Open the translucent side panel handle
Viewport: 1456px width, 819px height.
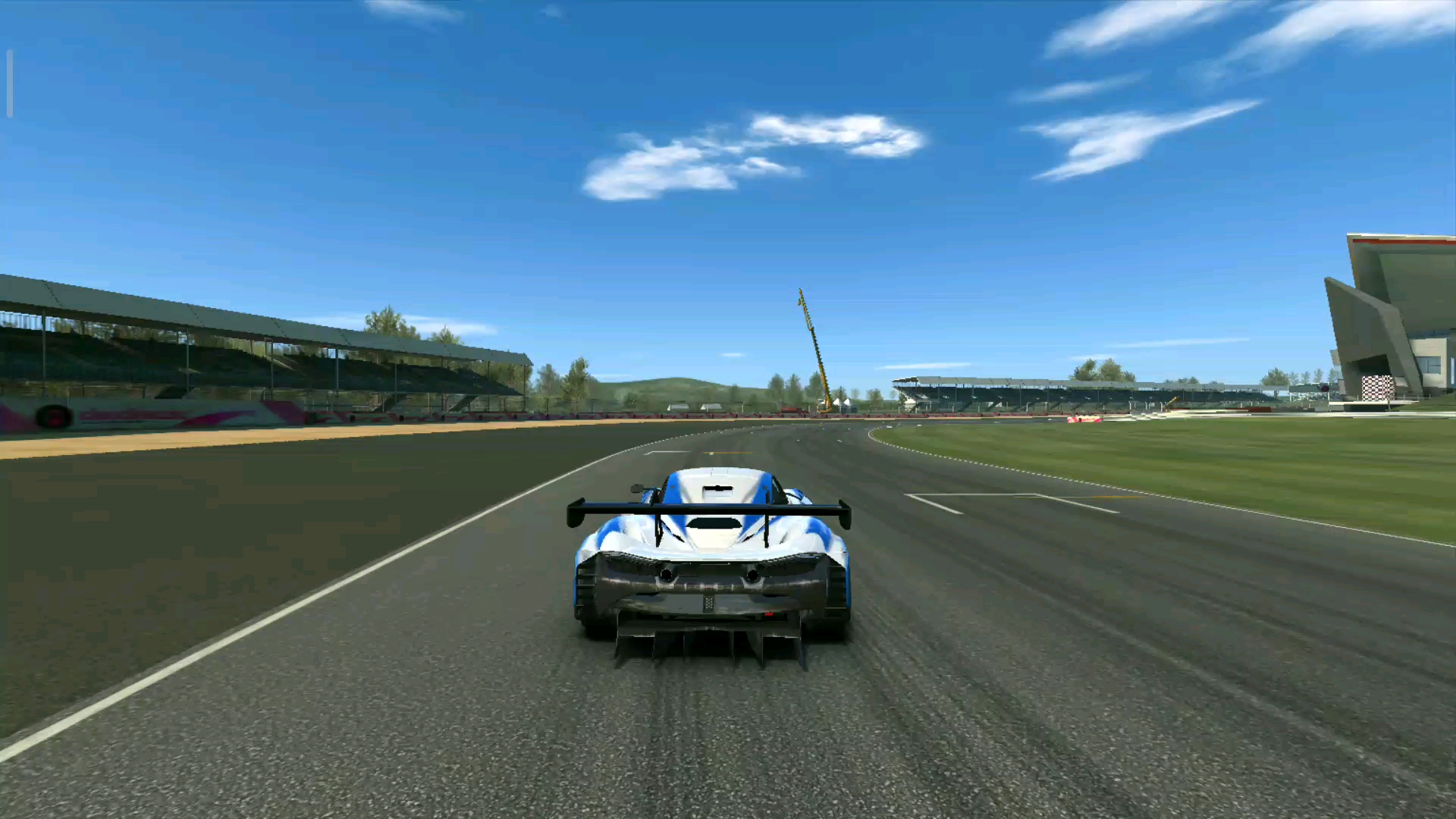[x=10, y=83]
